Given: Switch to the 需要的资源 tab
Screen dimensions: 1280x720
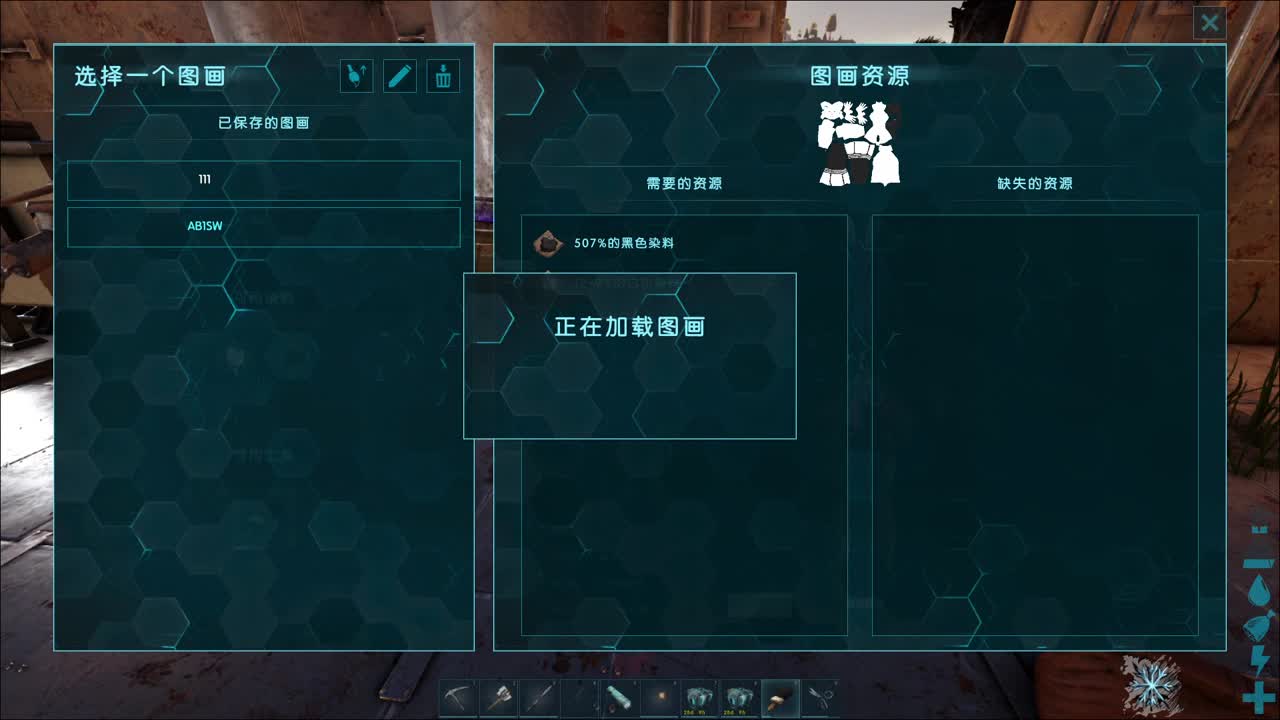Looking at the screenshot, I should tap(685, 181).
